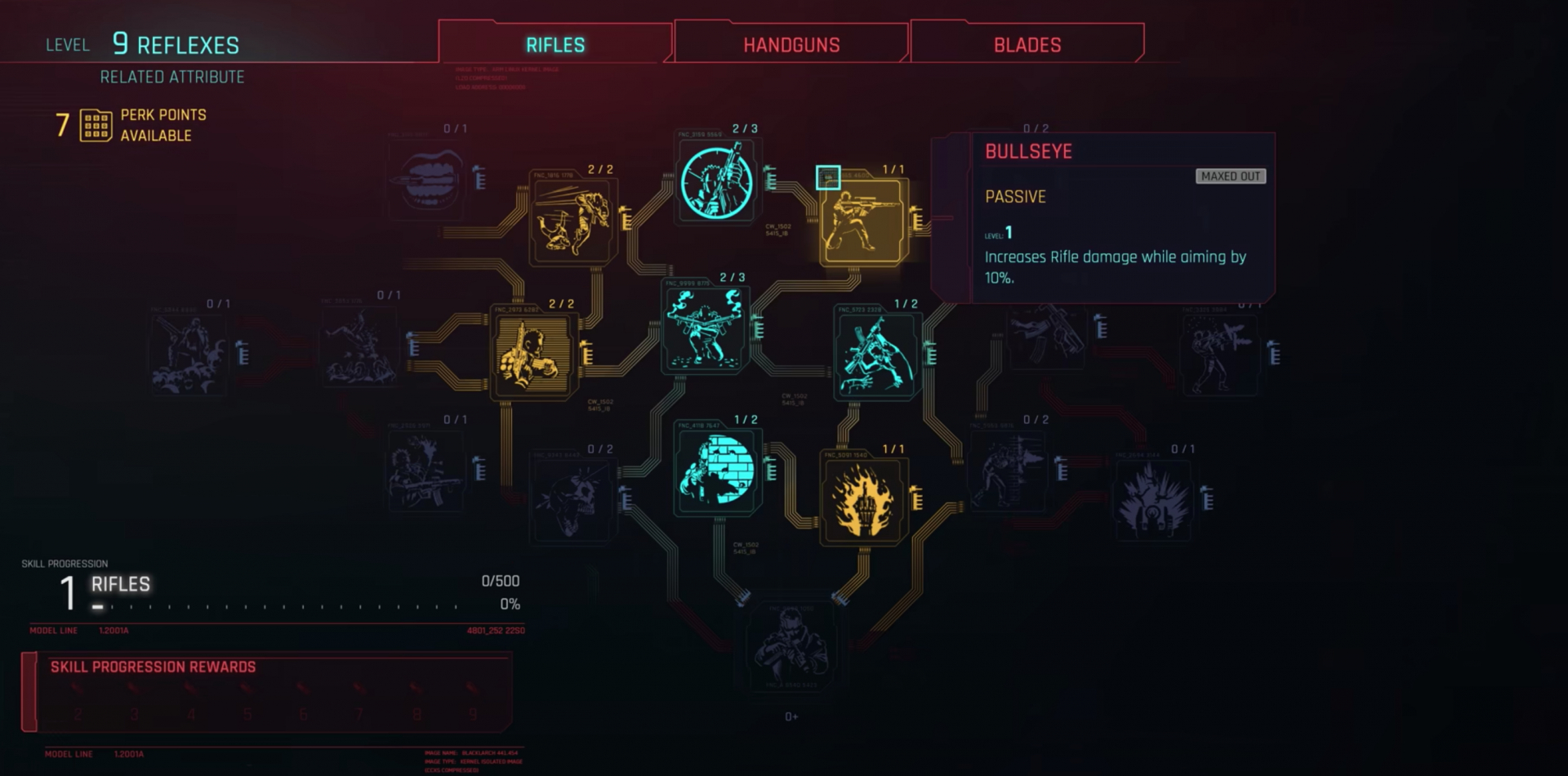
Task: Select the Rifles tab
Action: 555,45
